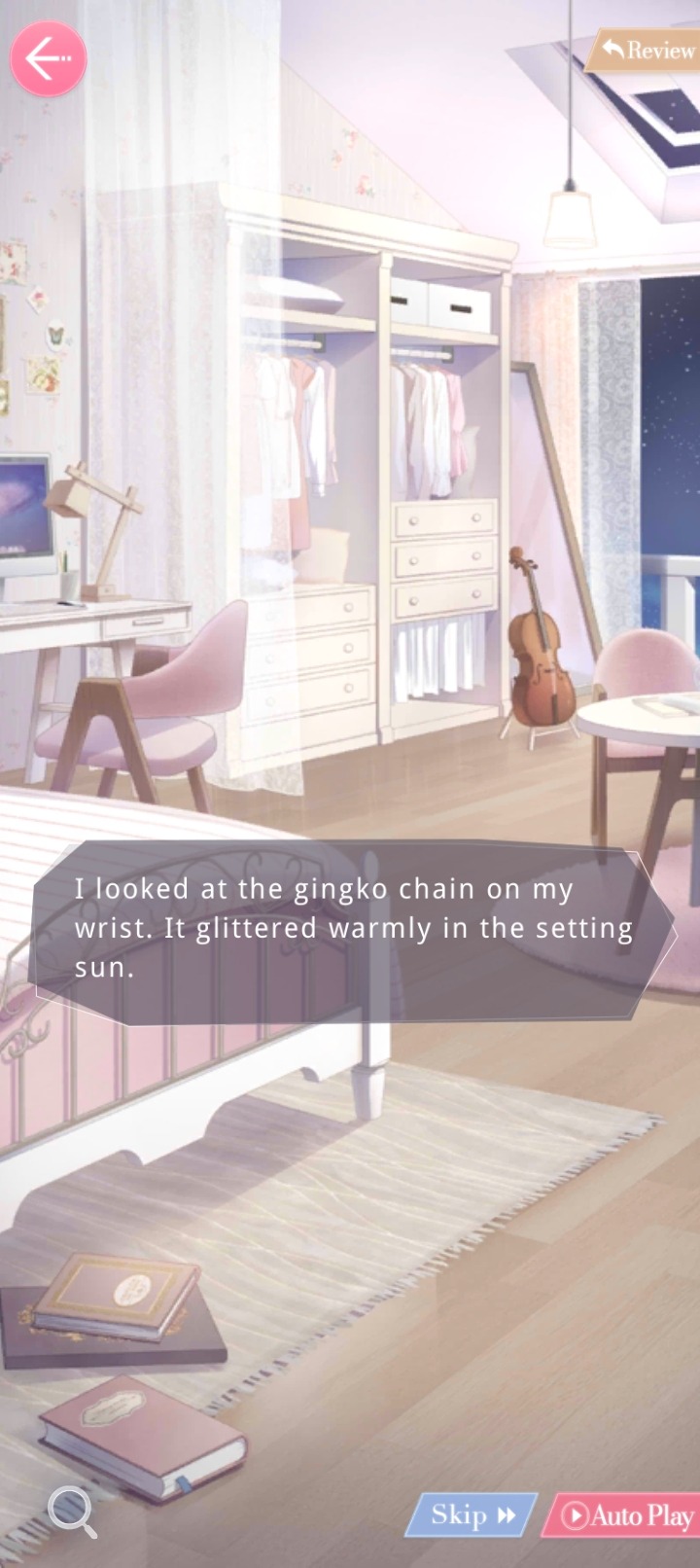This screenshot has width=700, height=1568.
Task: Go back using the pink arrow button
Action: coord(48,58)
